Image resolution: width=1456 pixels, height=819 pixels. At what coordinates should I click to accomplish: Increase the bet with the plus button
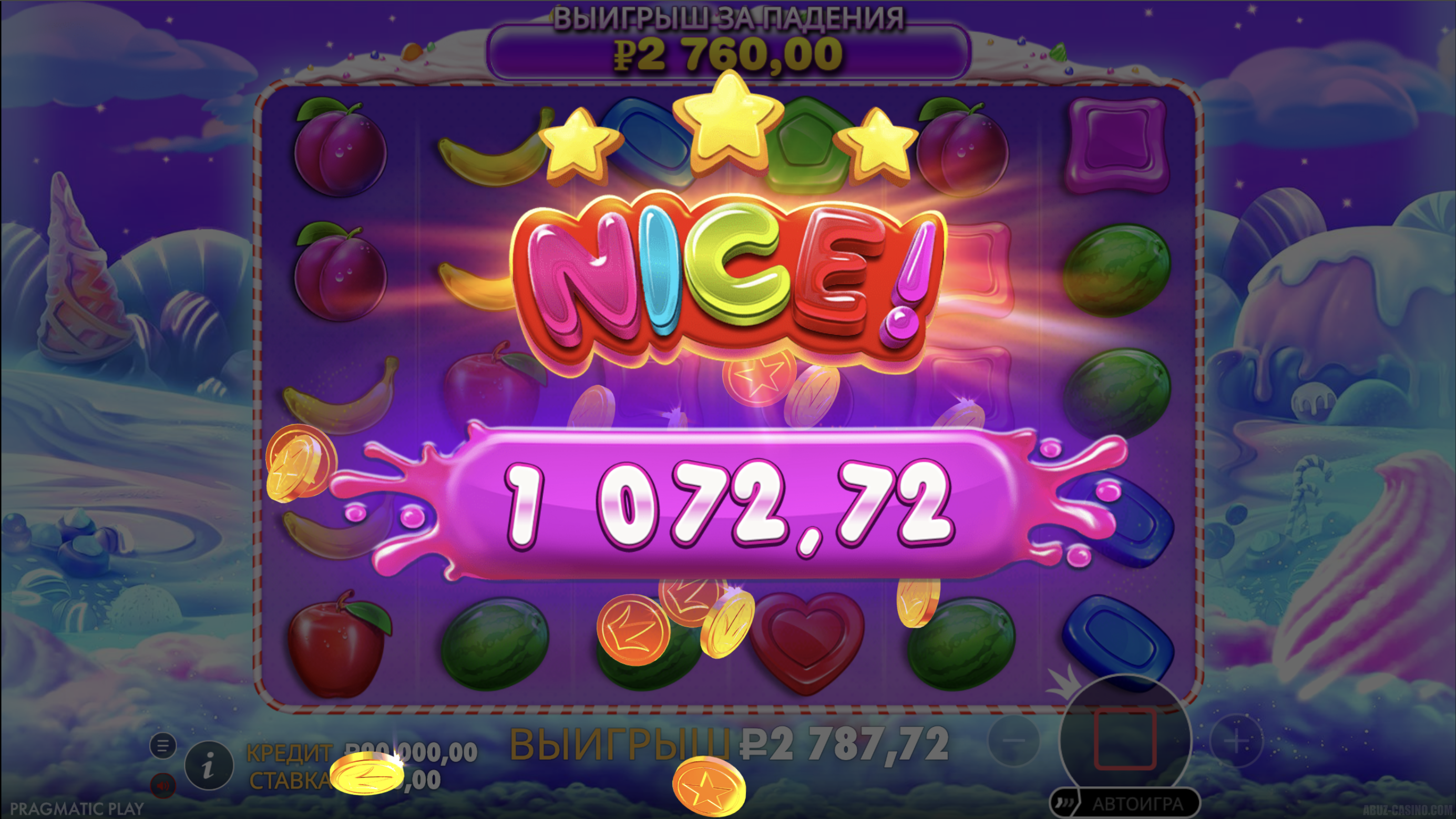click(1236, 741)
